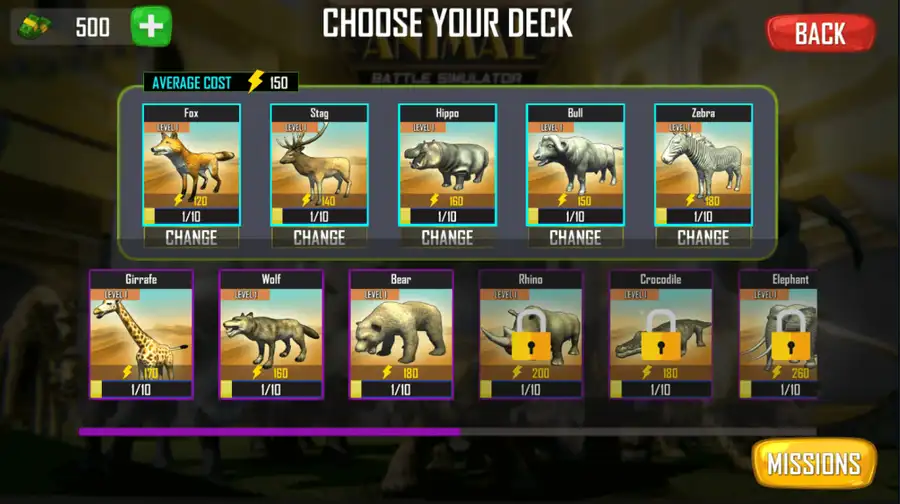Click Change under the Stag card
This screenshot has width=900, height=504.
click(x=319, y=238)
